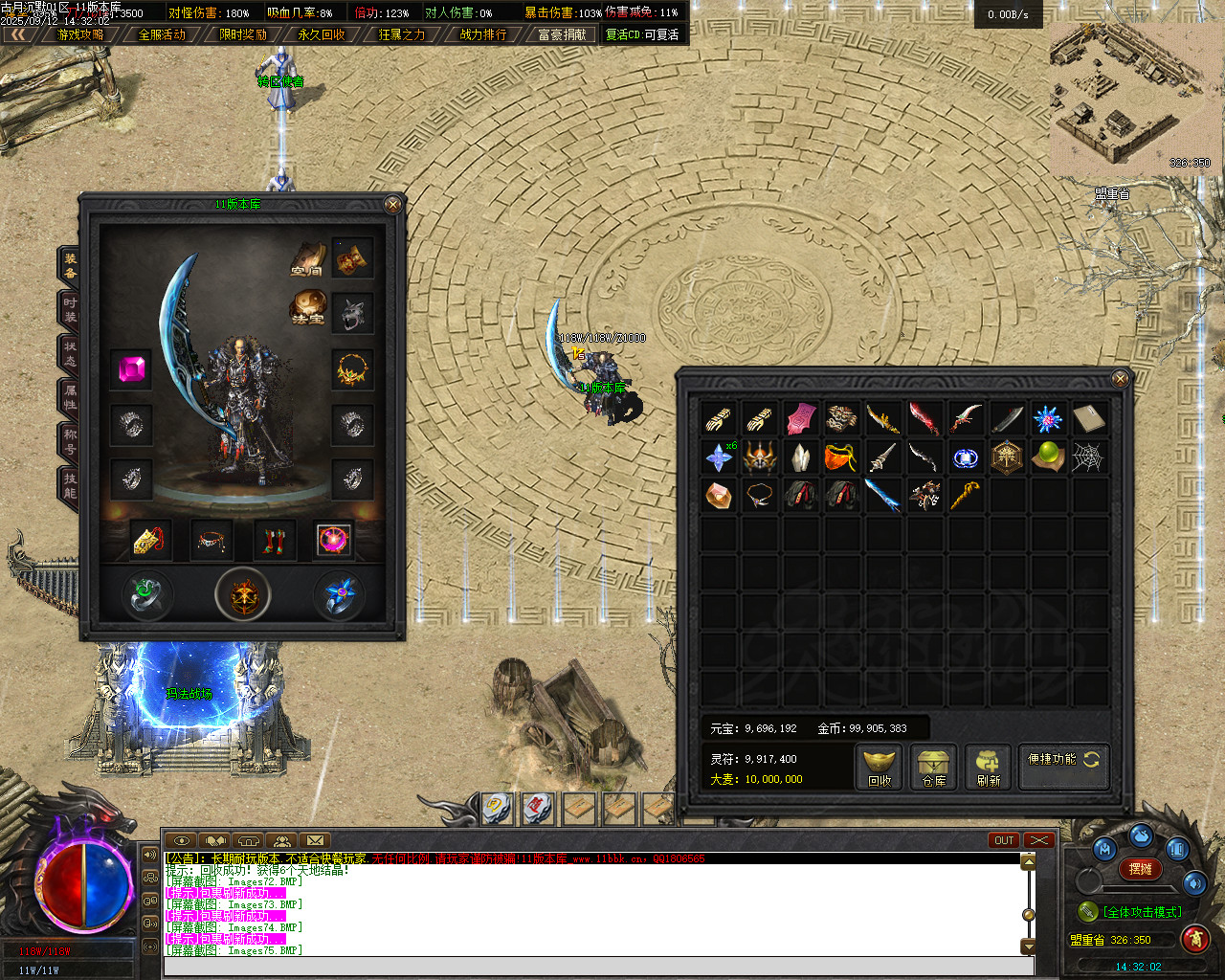Click the 回收 recycle button
The height and width of the screenshot is (980, 1225).
tap(880, 768)
